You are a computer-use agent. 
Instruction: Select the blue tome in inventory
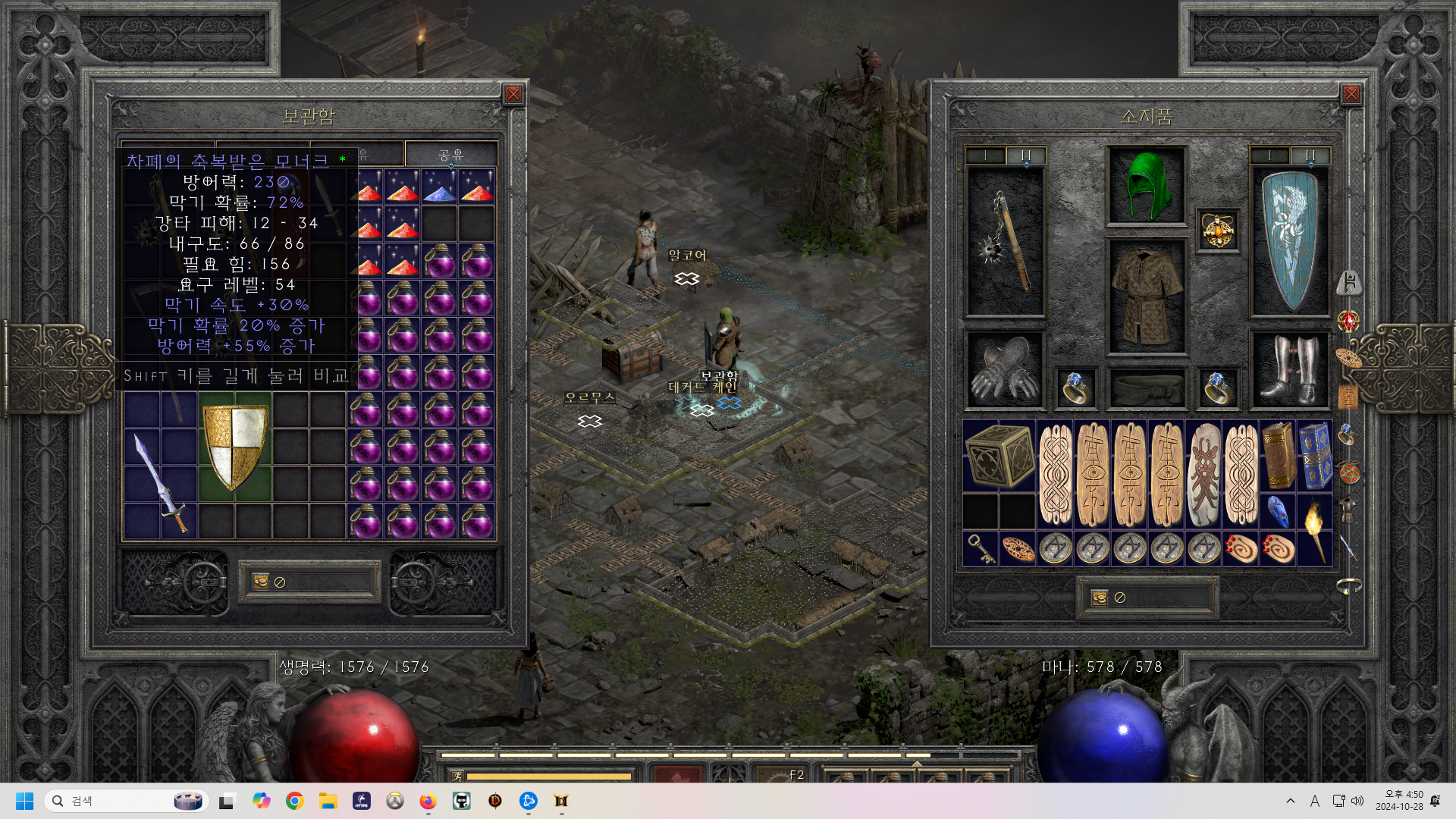[1315, 456]
